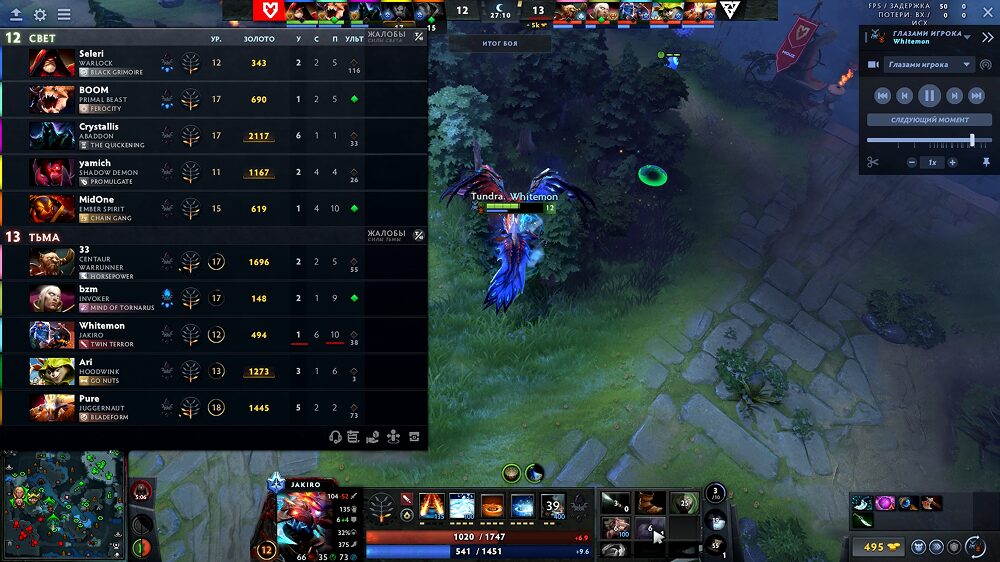Increase replay speed with plus button
Viewport: 1000px width, 562px height.
coord(952,162)
